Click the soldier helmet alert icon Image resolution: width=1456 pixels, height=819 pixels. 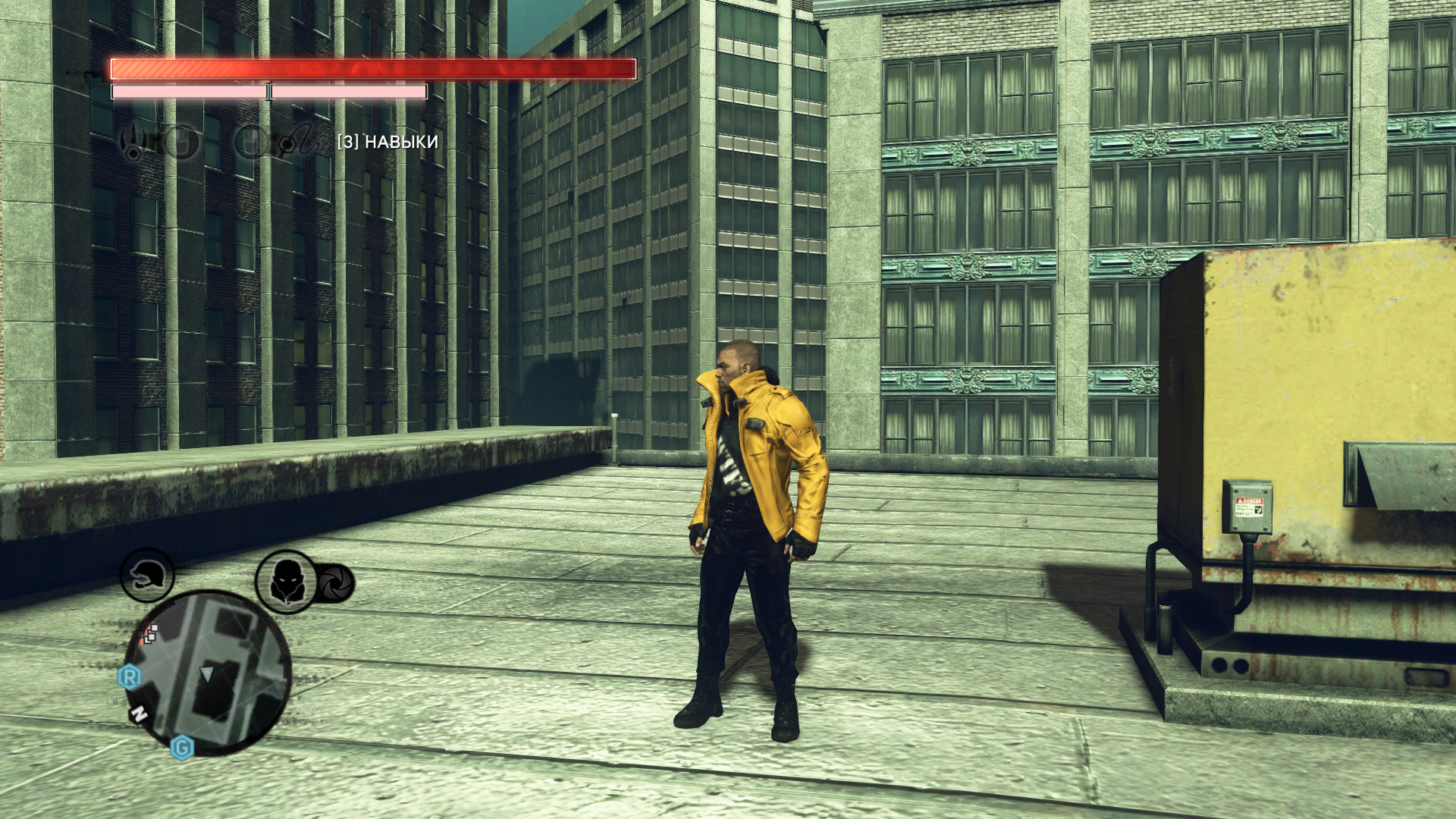pos(147,576)
